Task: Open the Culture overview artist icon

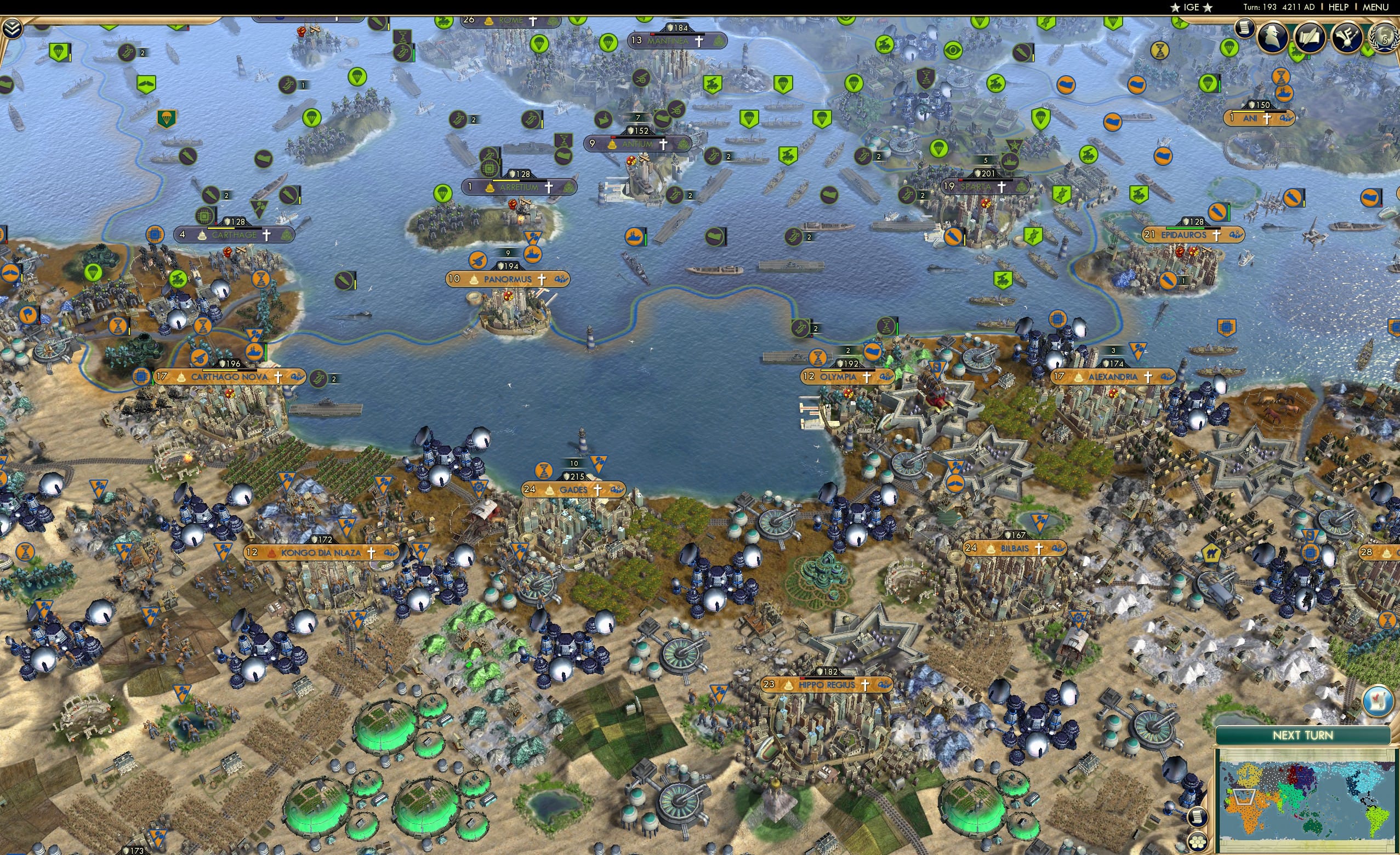Action: [x=1347, y=37]
